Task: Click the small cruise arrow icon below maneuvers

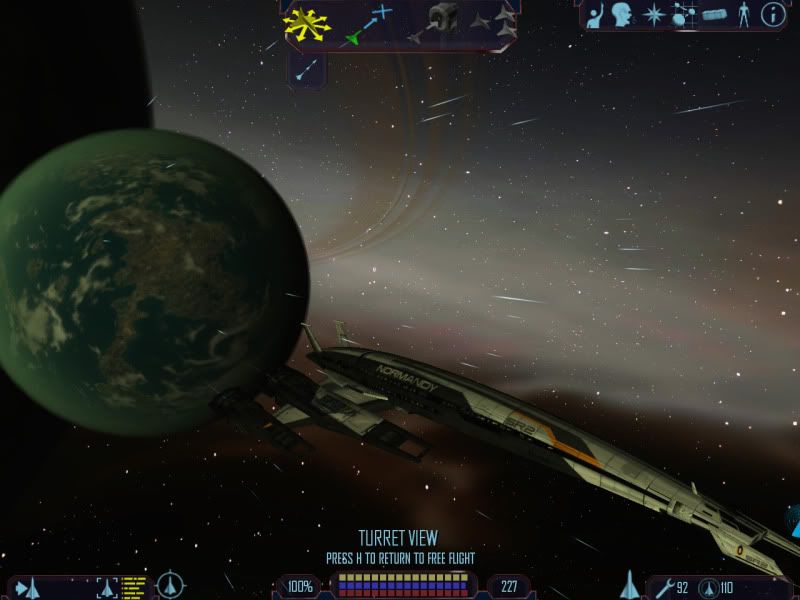Action: click(x=308, y=68)
